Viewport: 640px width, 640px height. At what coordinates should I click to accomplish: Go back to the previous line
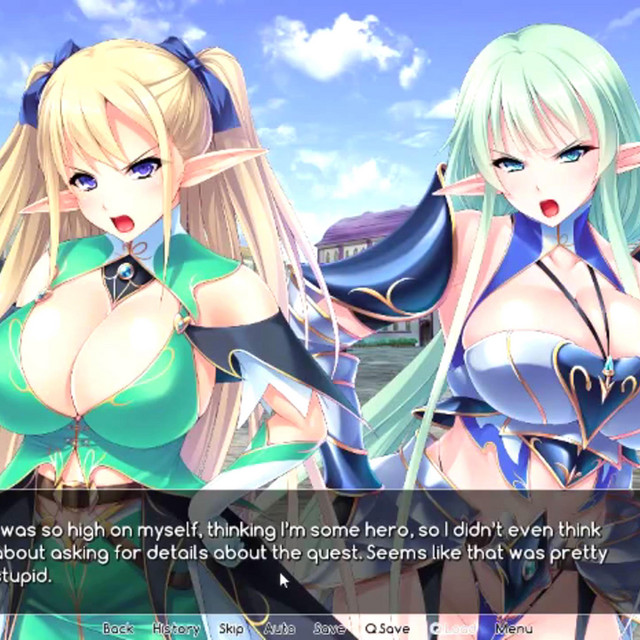pyautogui.click(x=117, y=628)
